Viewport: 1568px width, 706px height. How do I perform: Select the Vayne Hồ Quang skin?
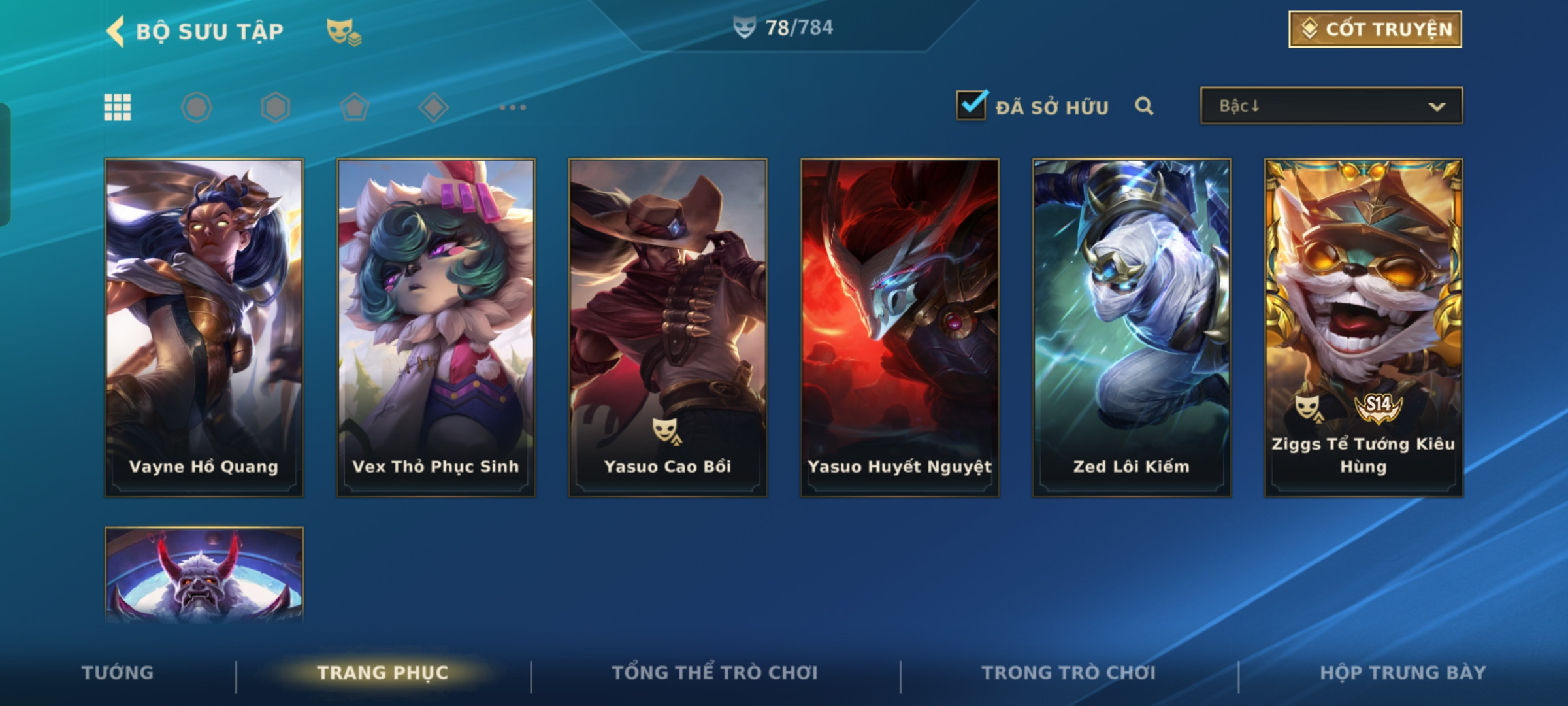204,327
